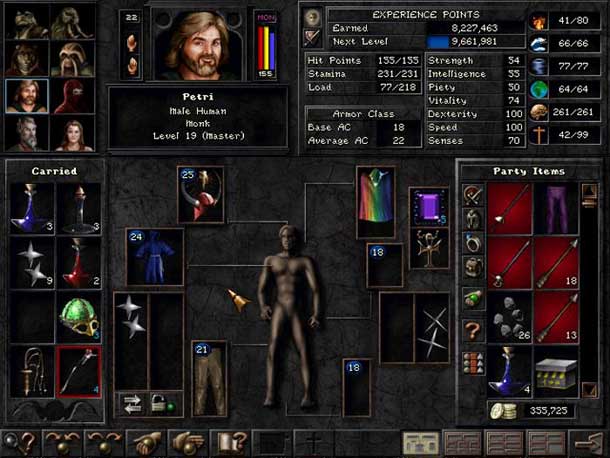Click the question mark Party Items filter
The width and height of the screenshot is (610, 458).
click(x=473, y=329)
